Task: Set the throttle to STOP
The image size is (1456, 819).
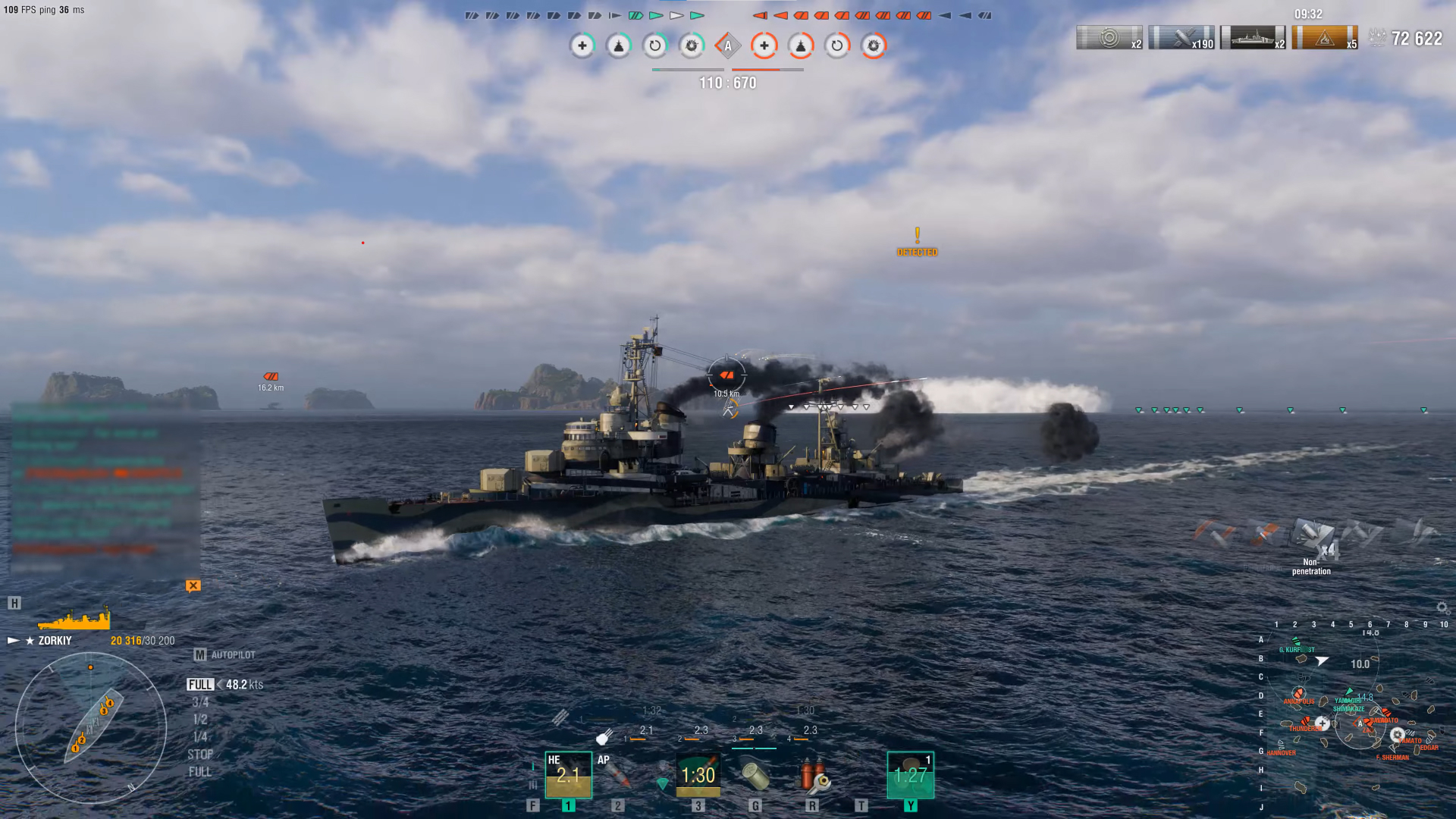Action: (200, 755)
